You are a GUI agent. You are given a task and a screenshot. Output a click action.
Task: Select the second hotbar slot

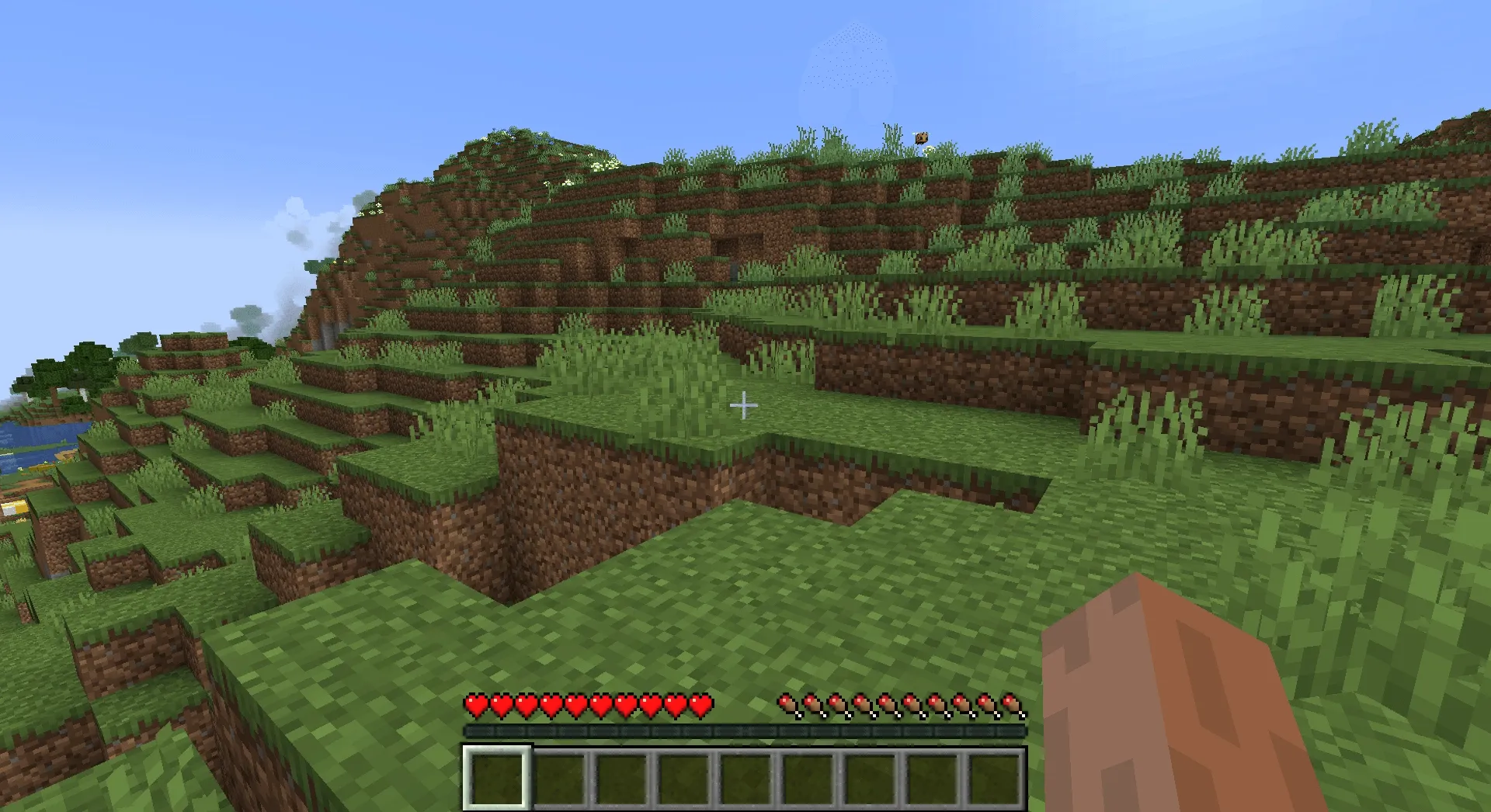pyautogui.click(x=559, y=776)
